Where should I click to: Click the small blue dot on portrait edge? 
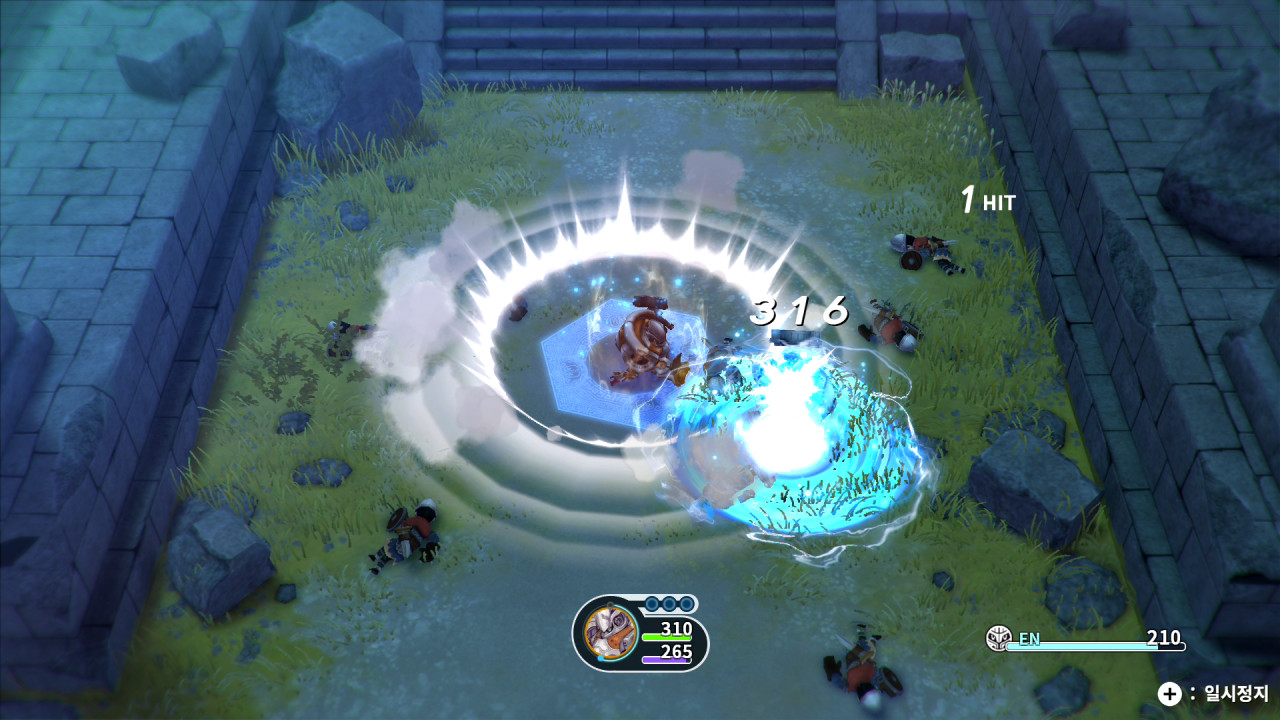pos(601,659)
